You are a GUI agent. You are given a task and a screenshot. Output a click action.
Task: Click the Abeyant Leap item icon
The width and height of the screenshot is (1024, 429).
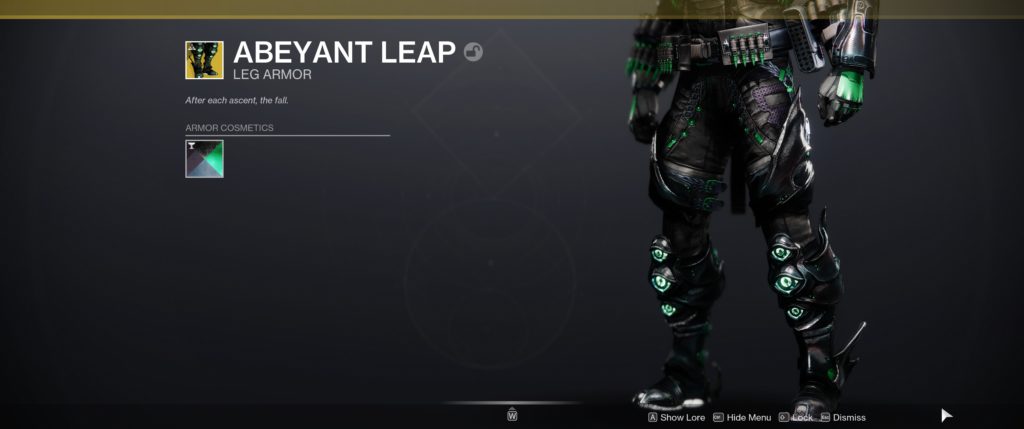(204, 60)
